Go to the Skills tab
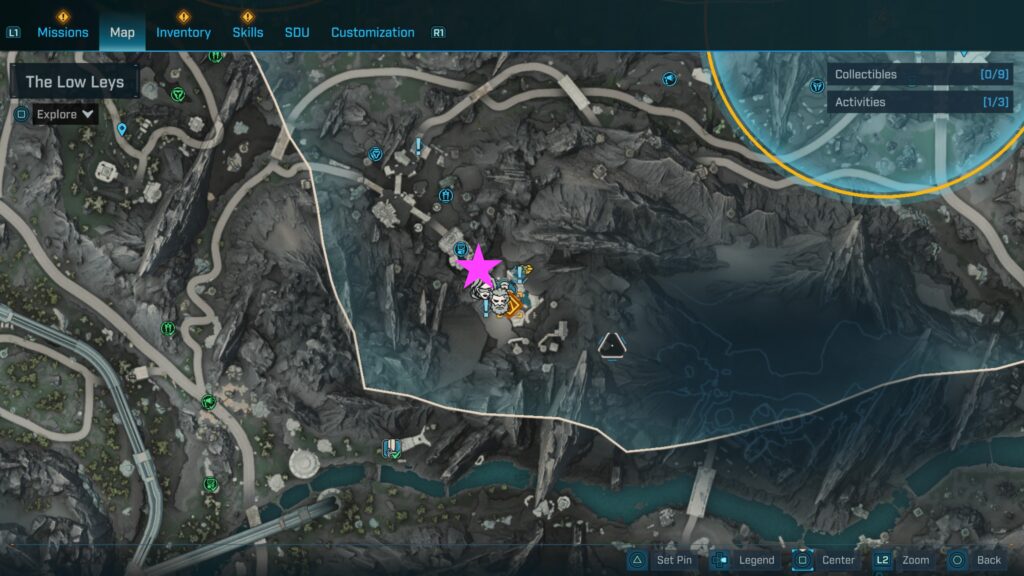The image size is (1024, 576). pyautogui.click(x=248, y=32)
